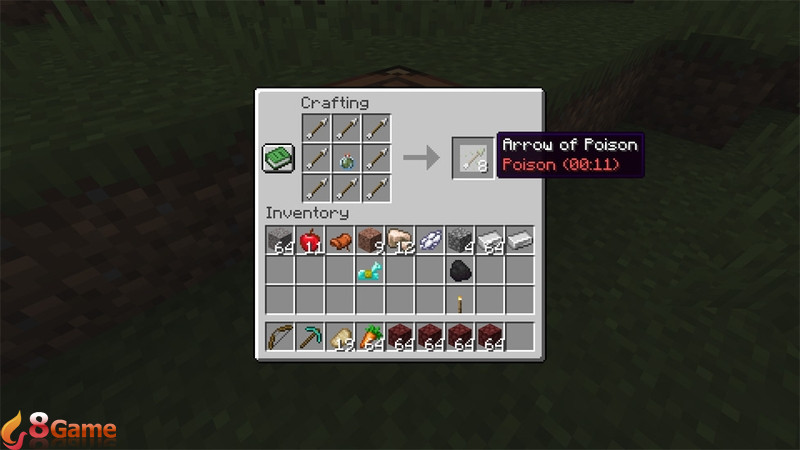The image size is (800, 450).
Task: Select the potion in the crafting grid center
Action: [x=347, y=158]
